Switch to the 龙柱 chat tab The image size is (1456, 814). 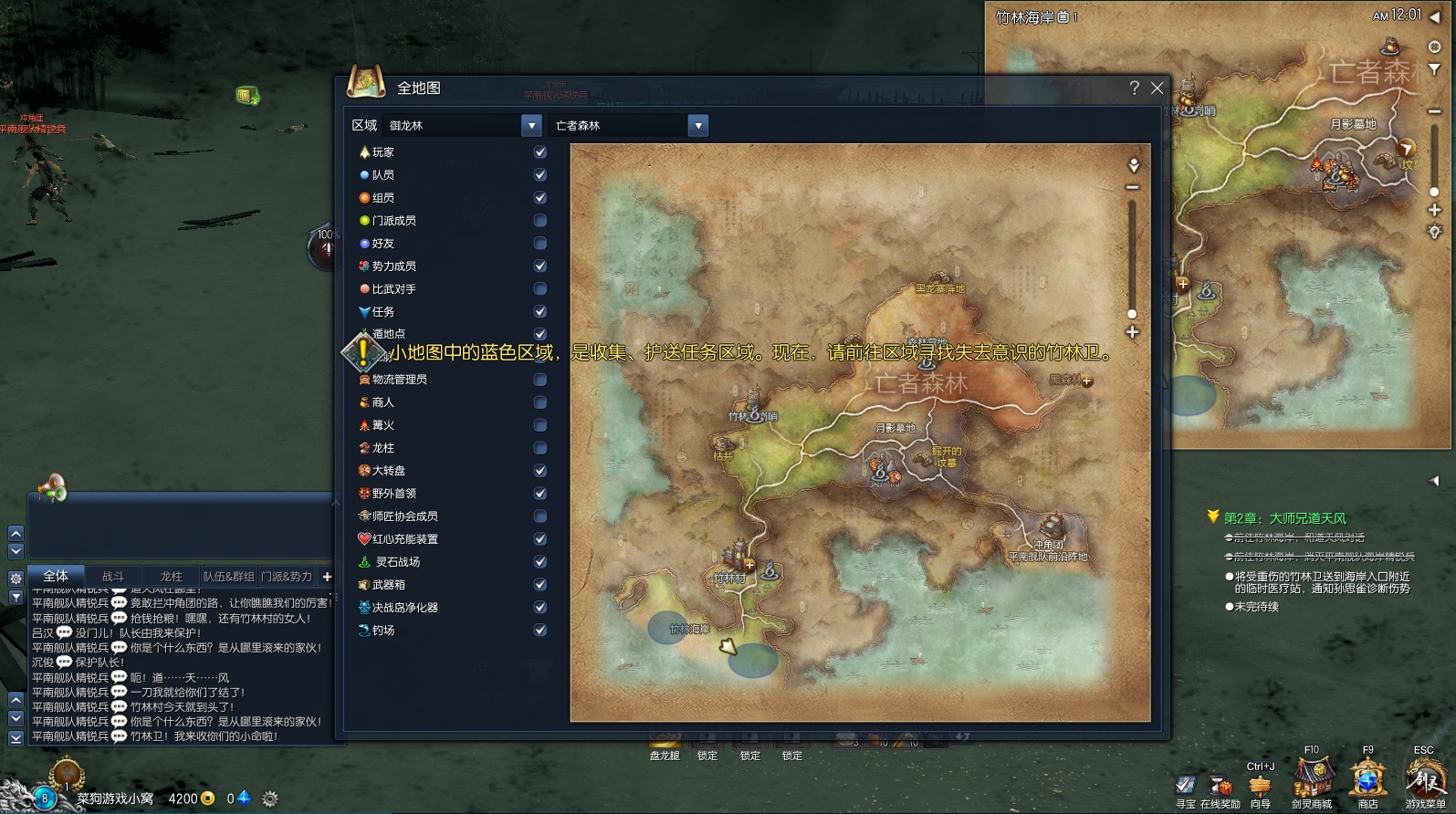click(172, 577)
